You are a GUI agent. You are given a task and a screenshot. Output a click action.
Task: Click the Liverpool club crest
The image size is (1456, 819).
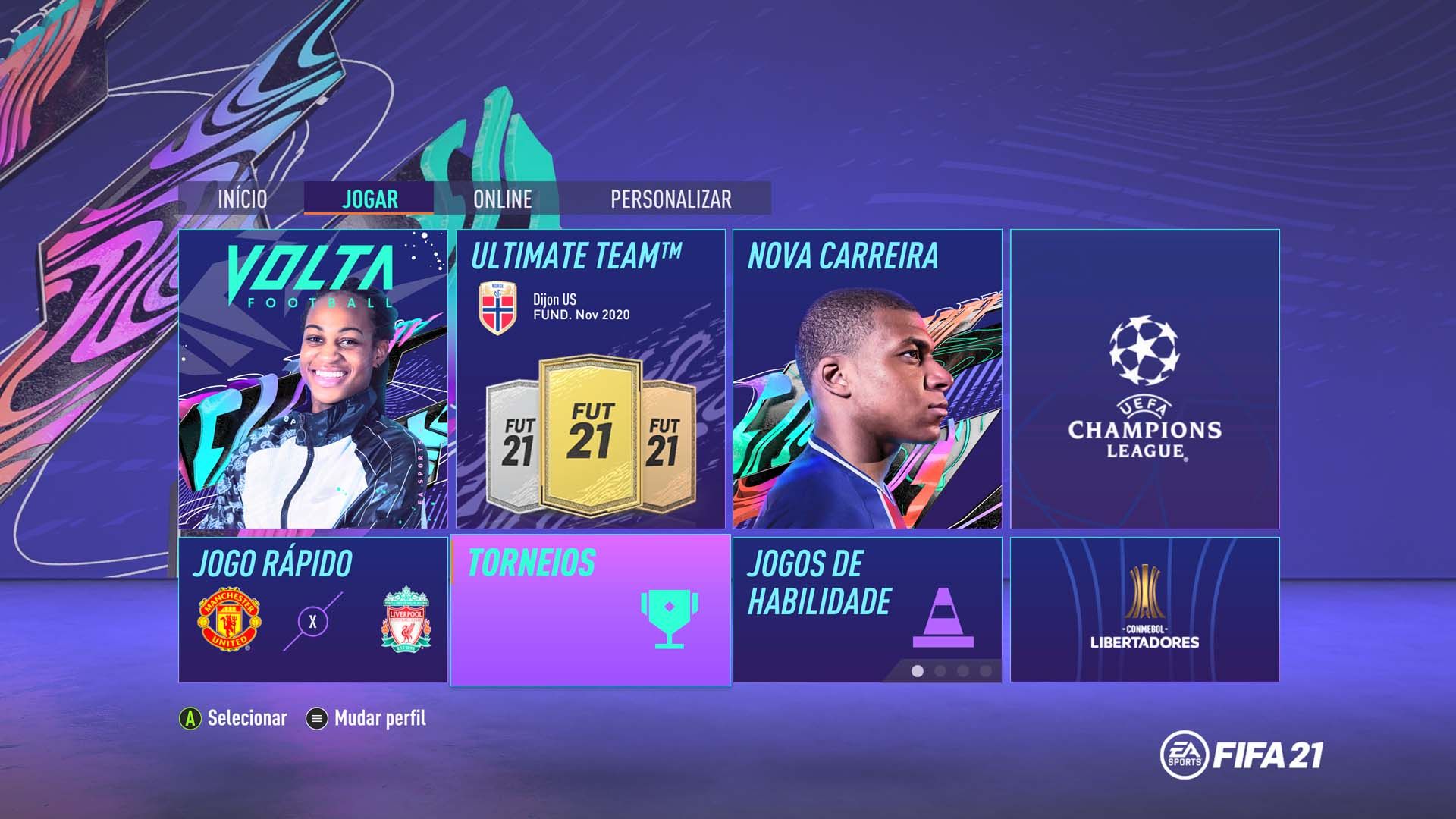404,620
